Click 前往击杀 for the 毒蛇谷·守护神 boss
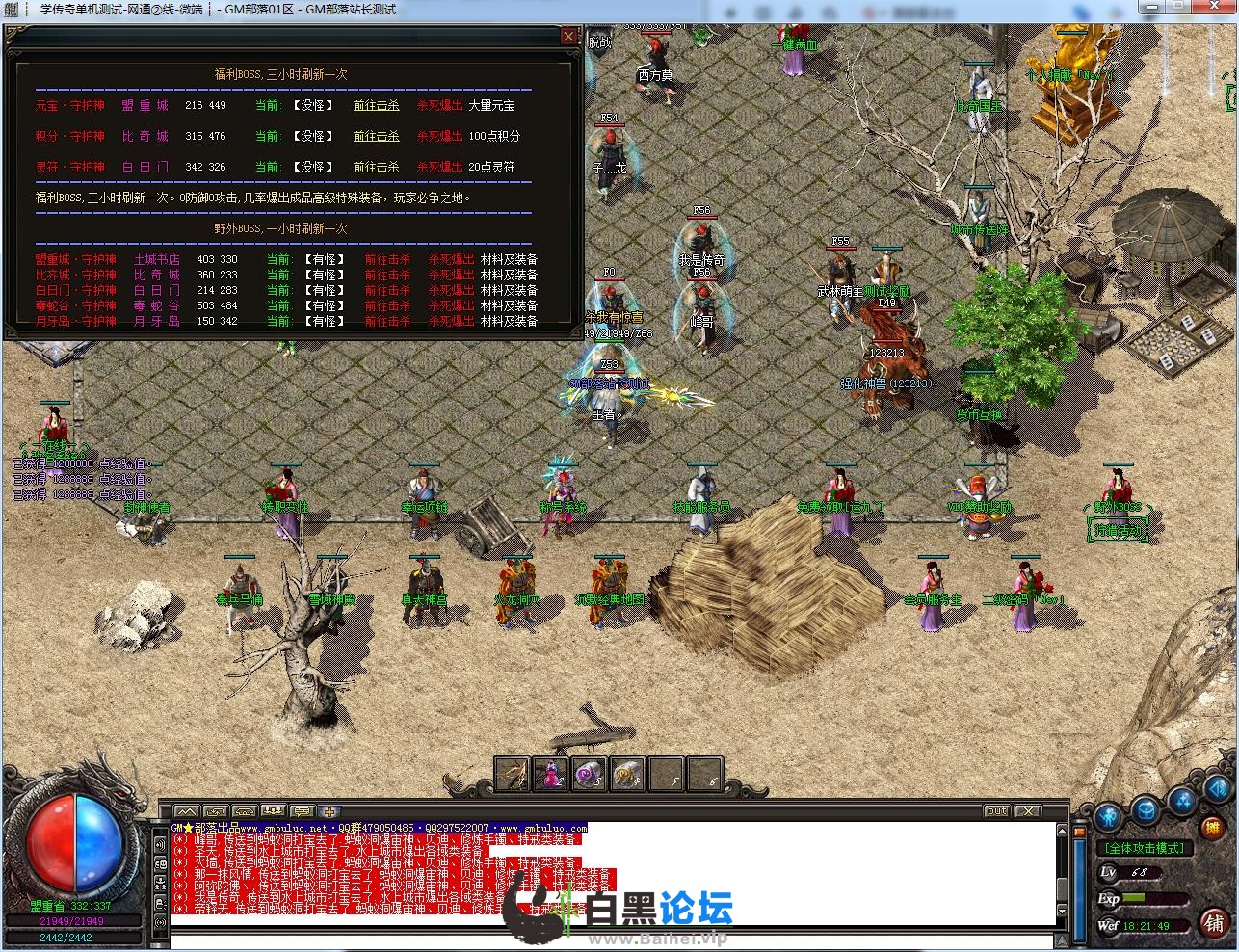The height and width of the screenshot is (952, 1239). 387,306
